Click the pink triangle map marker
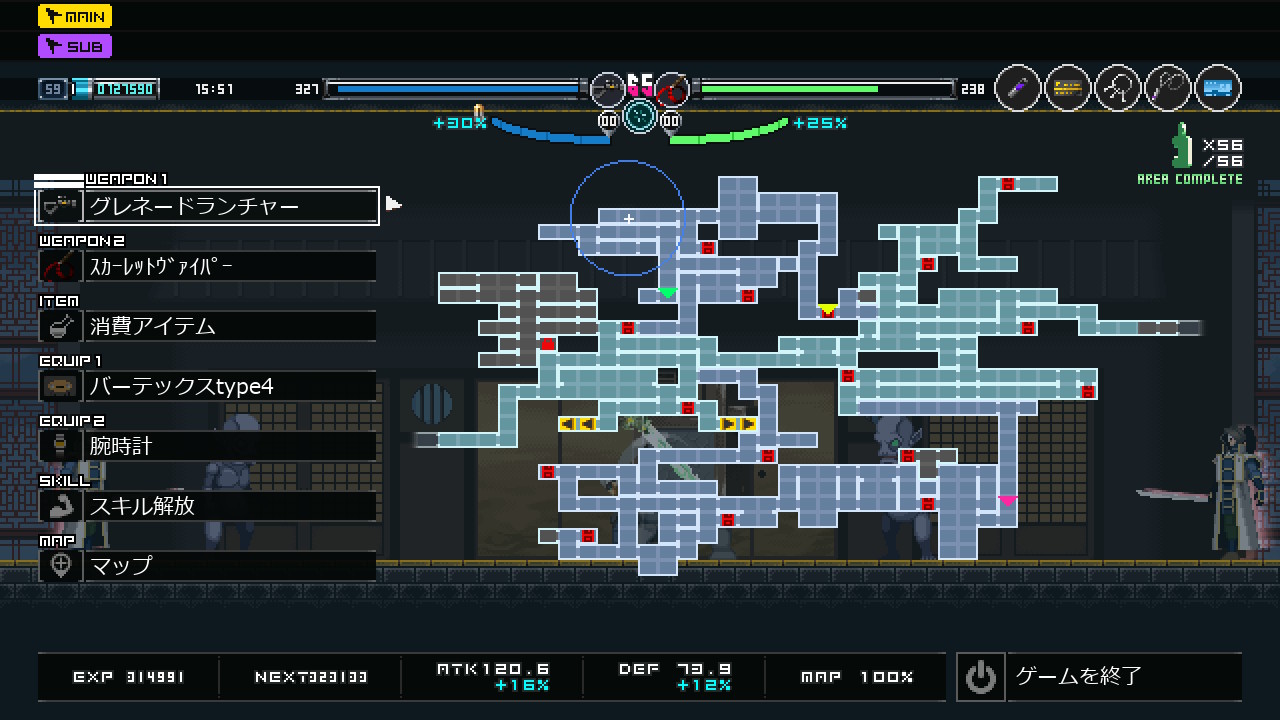This screenshot has width=1280, height=720. pos(1007,500)
